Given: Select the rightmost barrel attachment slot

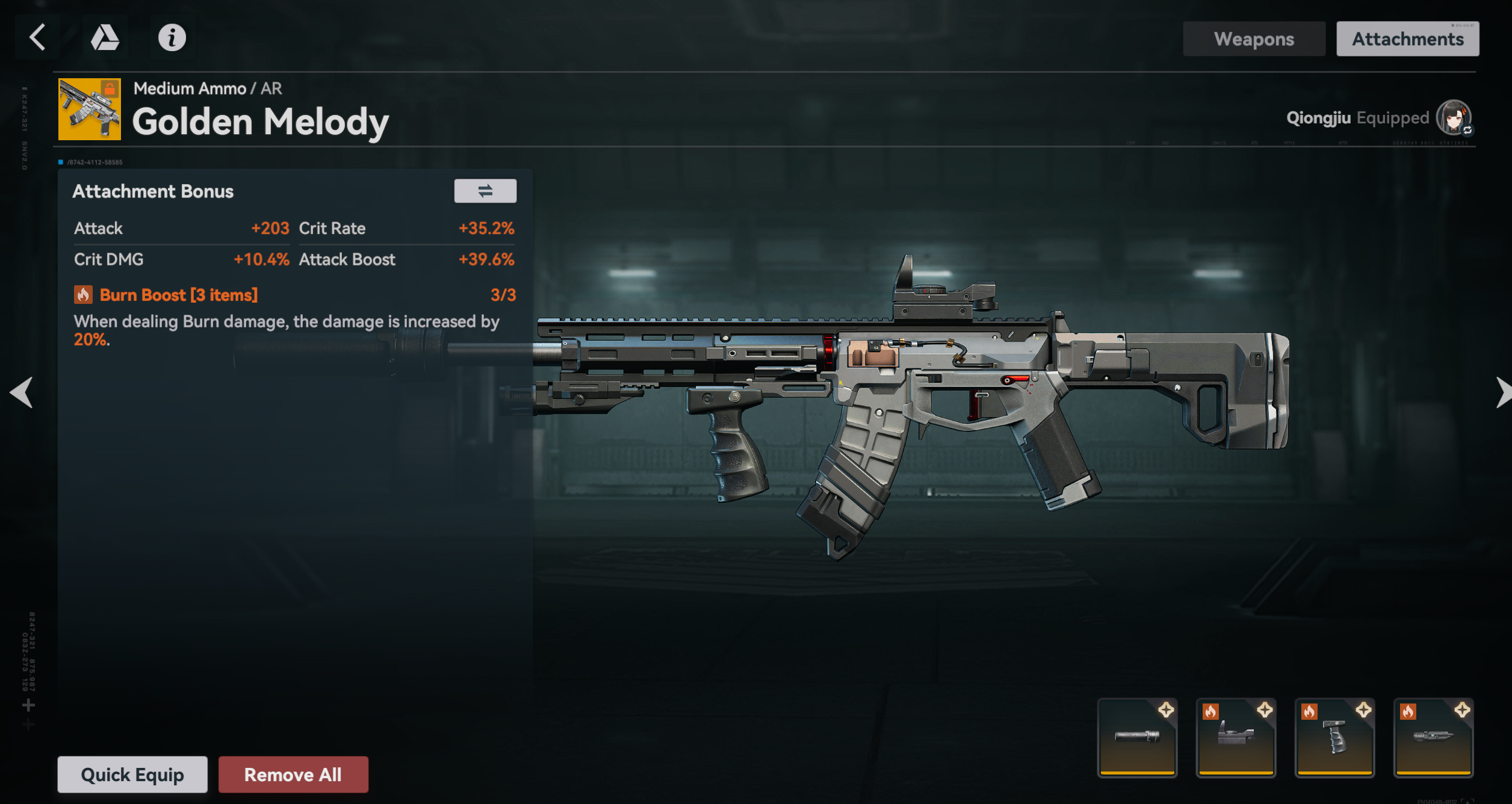Looking at the screenshot, I should point(1433,738).
